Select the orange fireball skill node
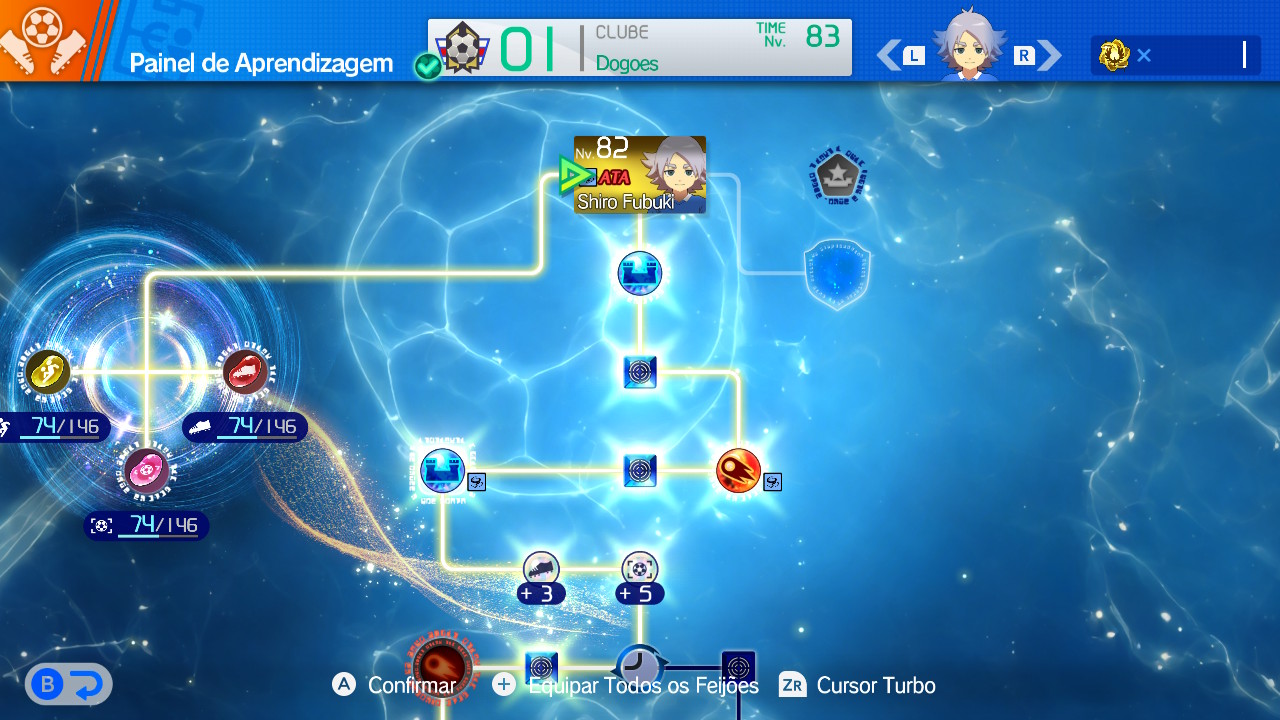This screenshot has height=720, width=1280. (x=739, y=470)
